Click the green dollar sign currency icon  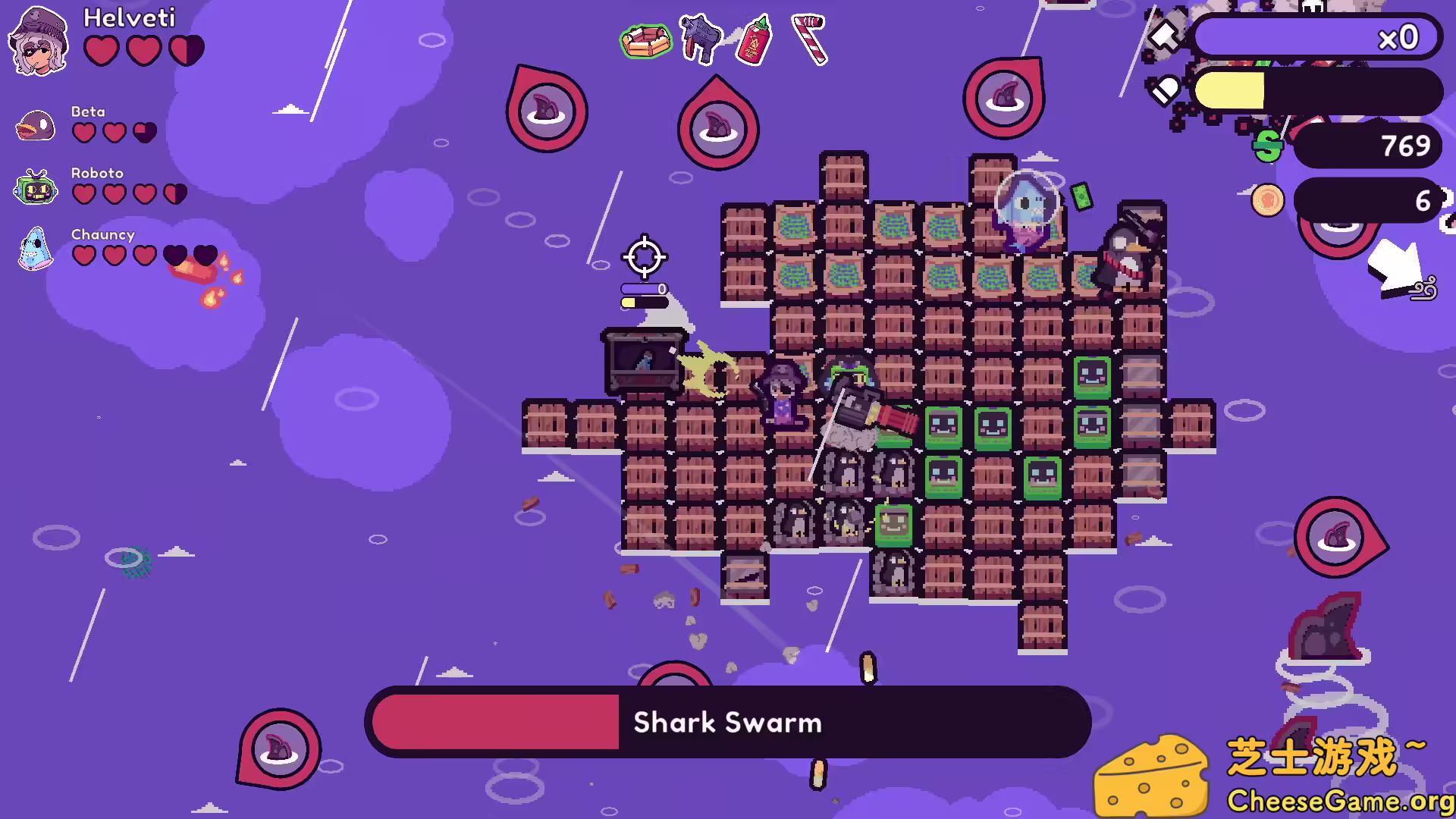(x=1268, y=146)
